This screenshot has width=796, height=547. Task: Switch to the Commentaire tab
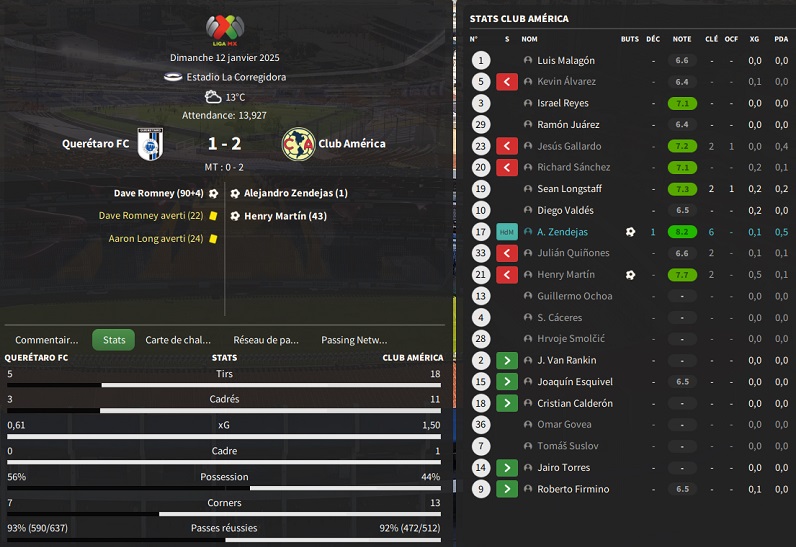coord(46,340)
